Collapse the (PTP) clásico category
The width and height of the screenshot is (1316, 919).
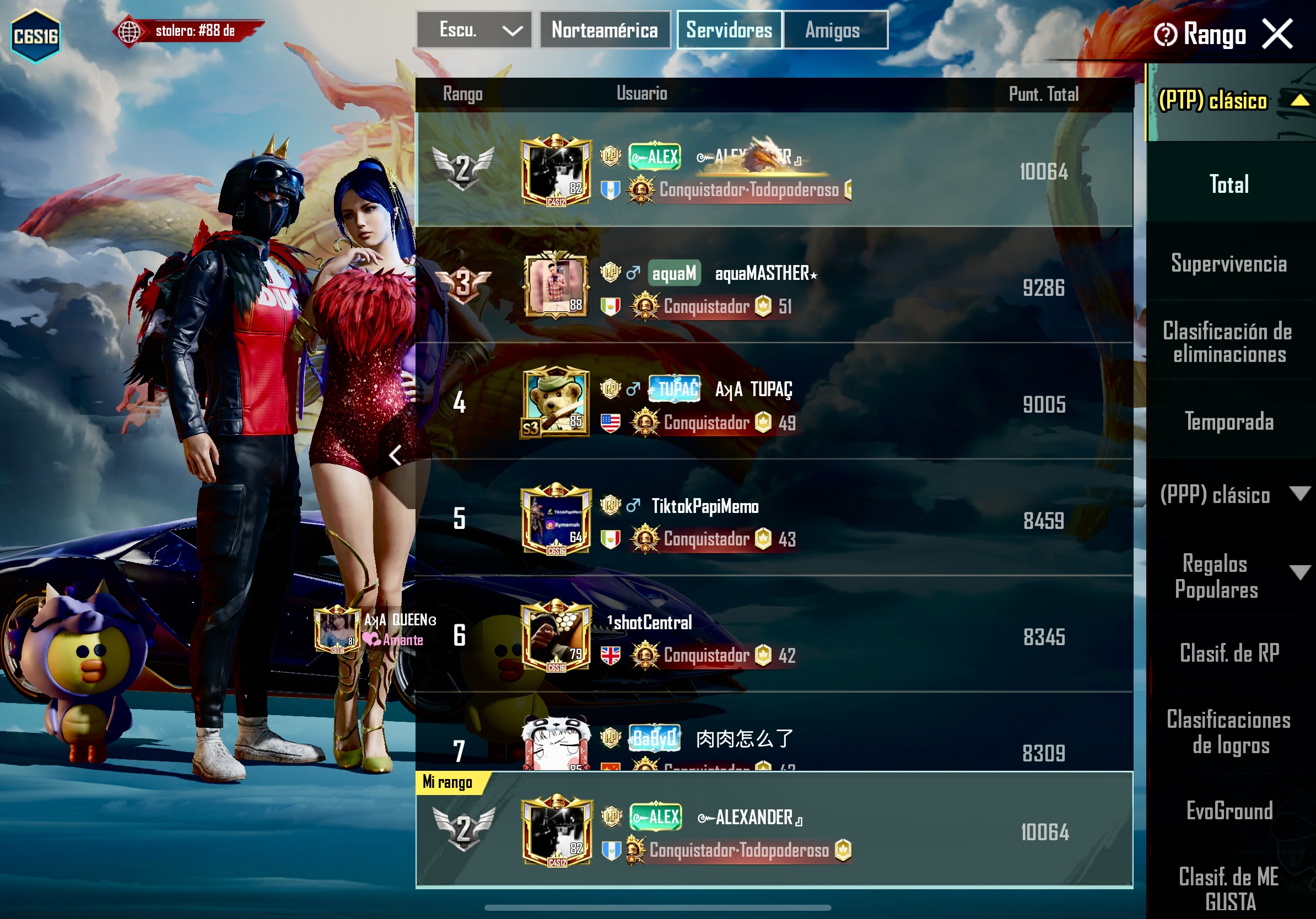1299,101
